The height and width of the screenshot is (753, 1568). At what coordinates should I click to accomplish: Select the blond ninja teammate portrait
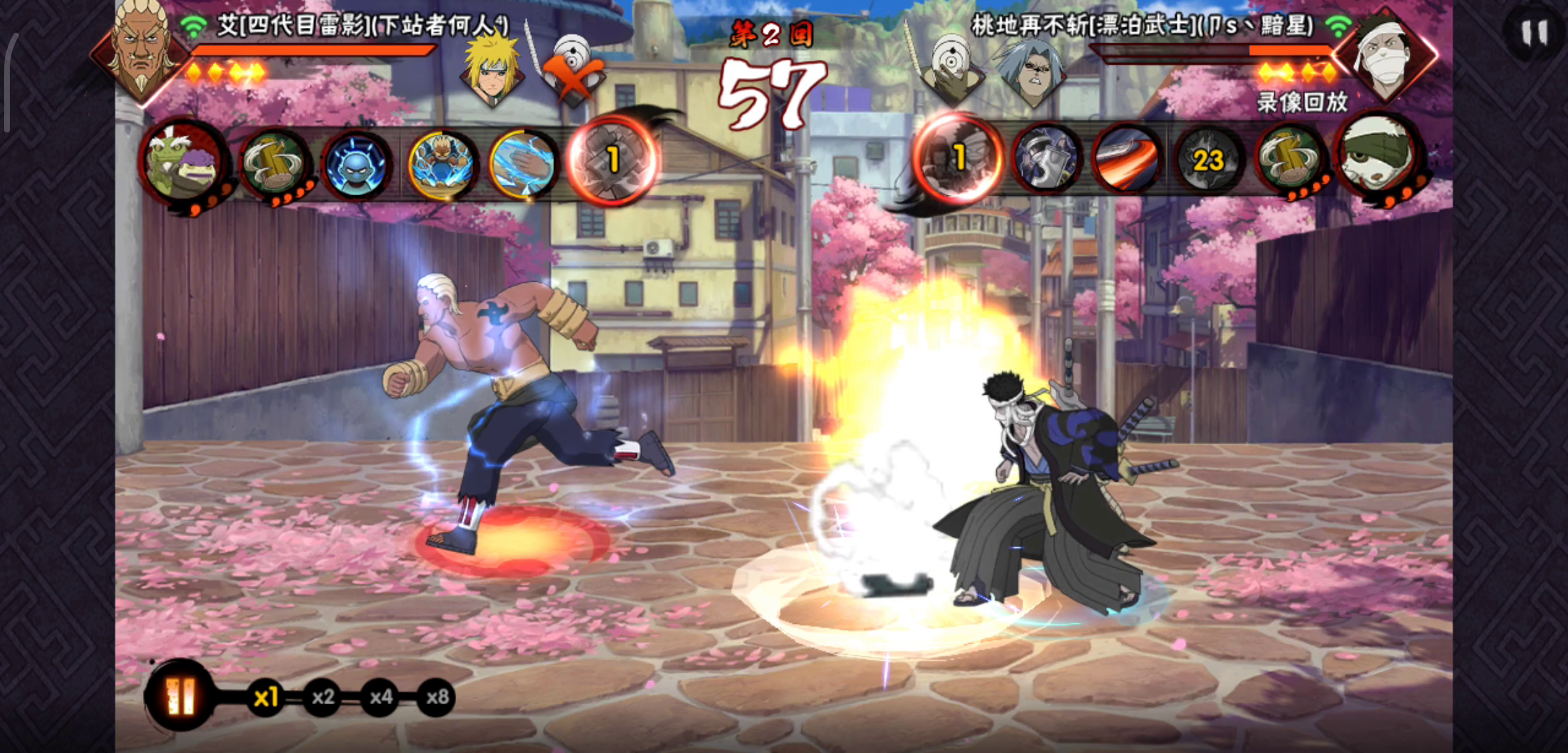(492, 70)
